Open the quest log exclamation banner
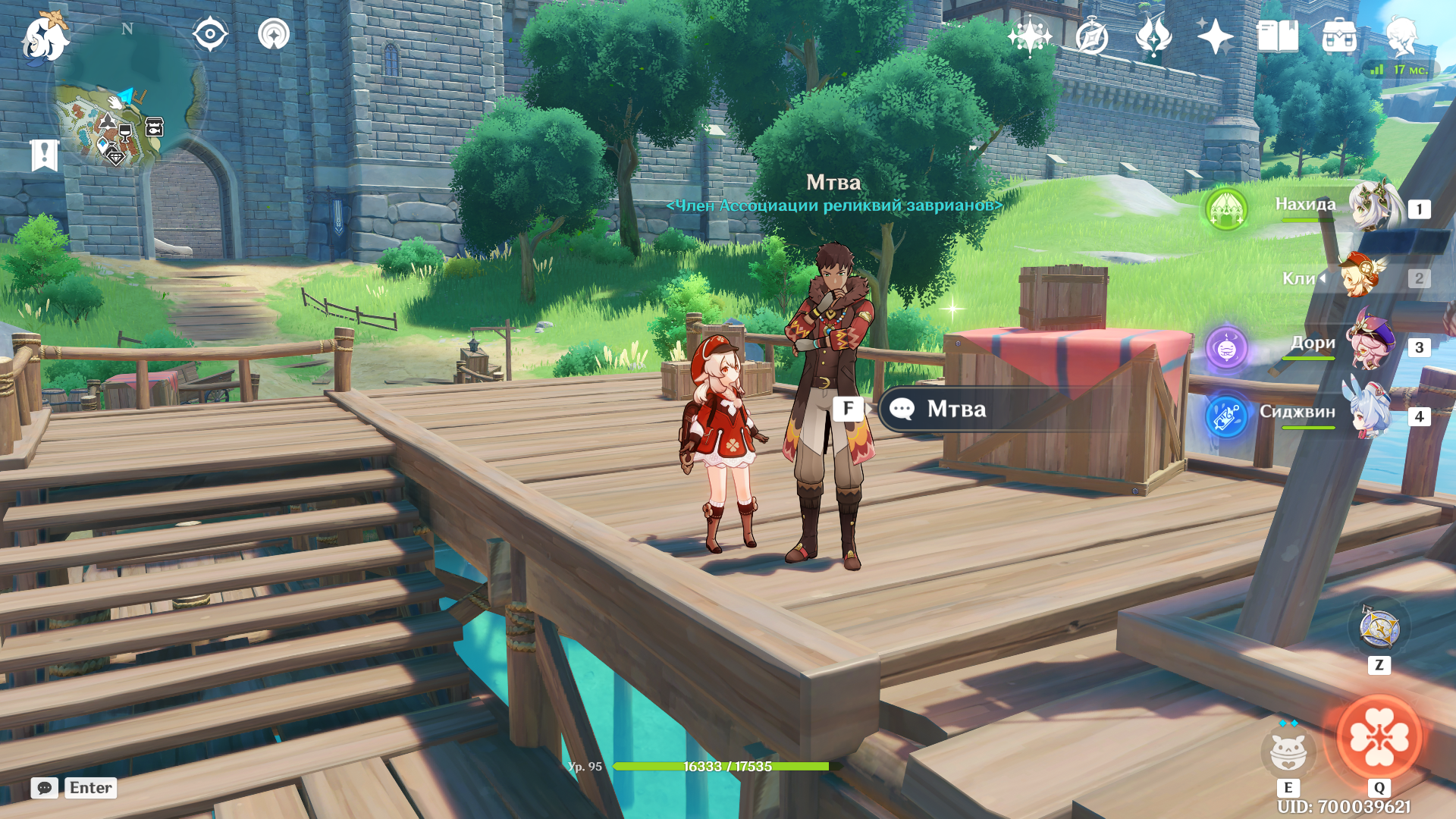 tap(44, 155)
